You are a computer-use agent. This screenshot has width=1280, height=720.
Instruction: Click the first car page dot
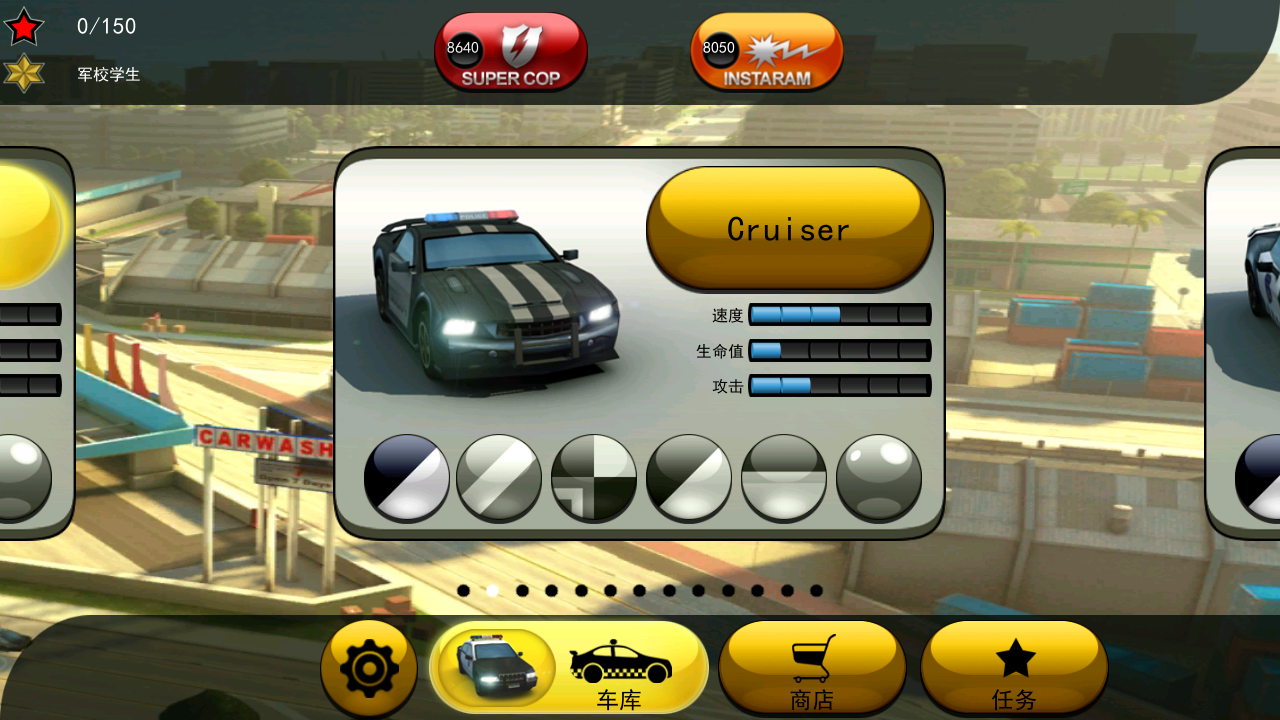tap(463, 591)
